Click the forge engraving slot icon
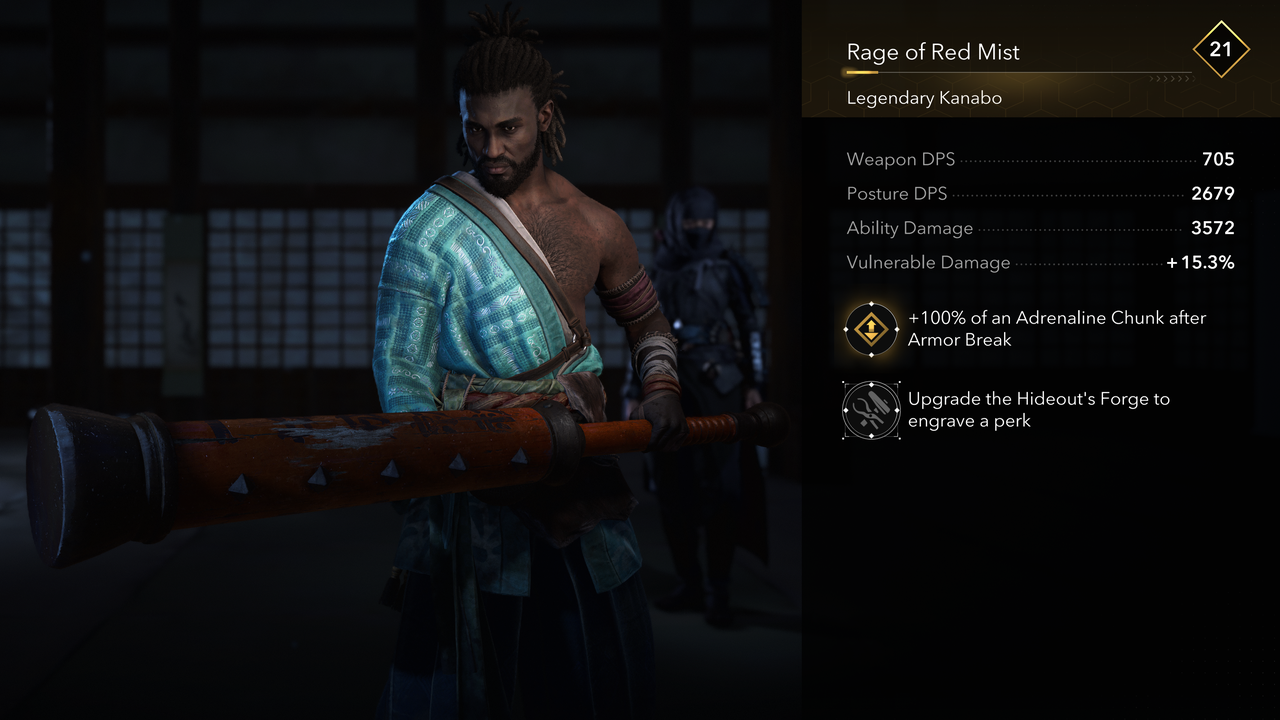Viewport: 1280px width, 720px height. click(871, 410)
